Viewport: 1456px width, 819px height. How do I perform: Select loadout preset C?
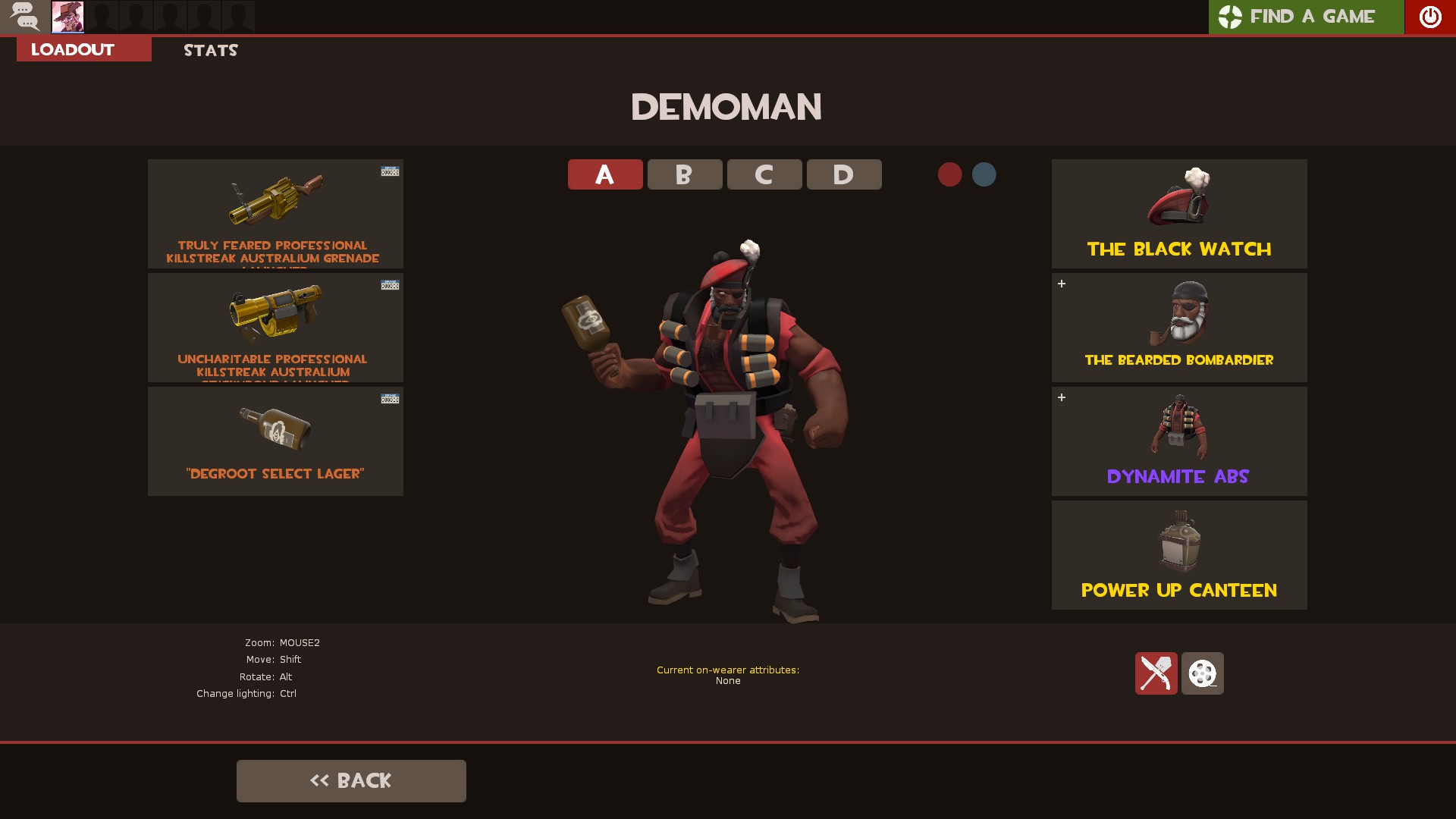tap(764, 174)
